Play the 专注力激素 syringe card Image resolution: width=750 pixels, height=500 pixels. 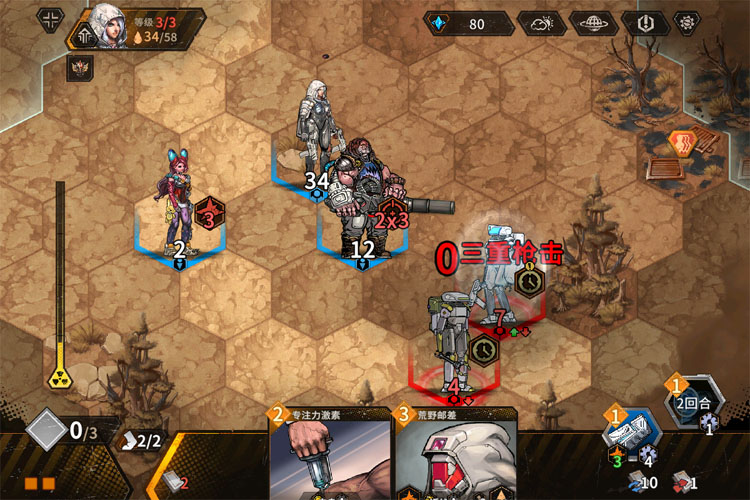tap(330, 455)
